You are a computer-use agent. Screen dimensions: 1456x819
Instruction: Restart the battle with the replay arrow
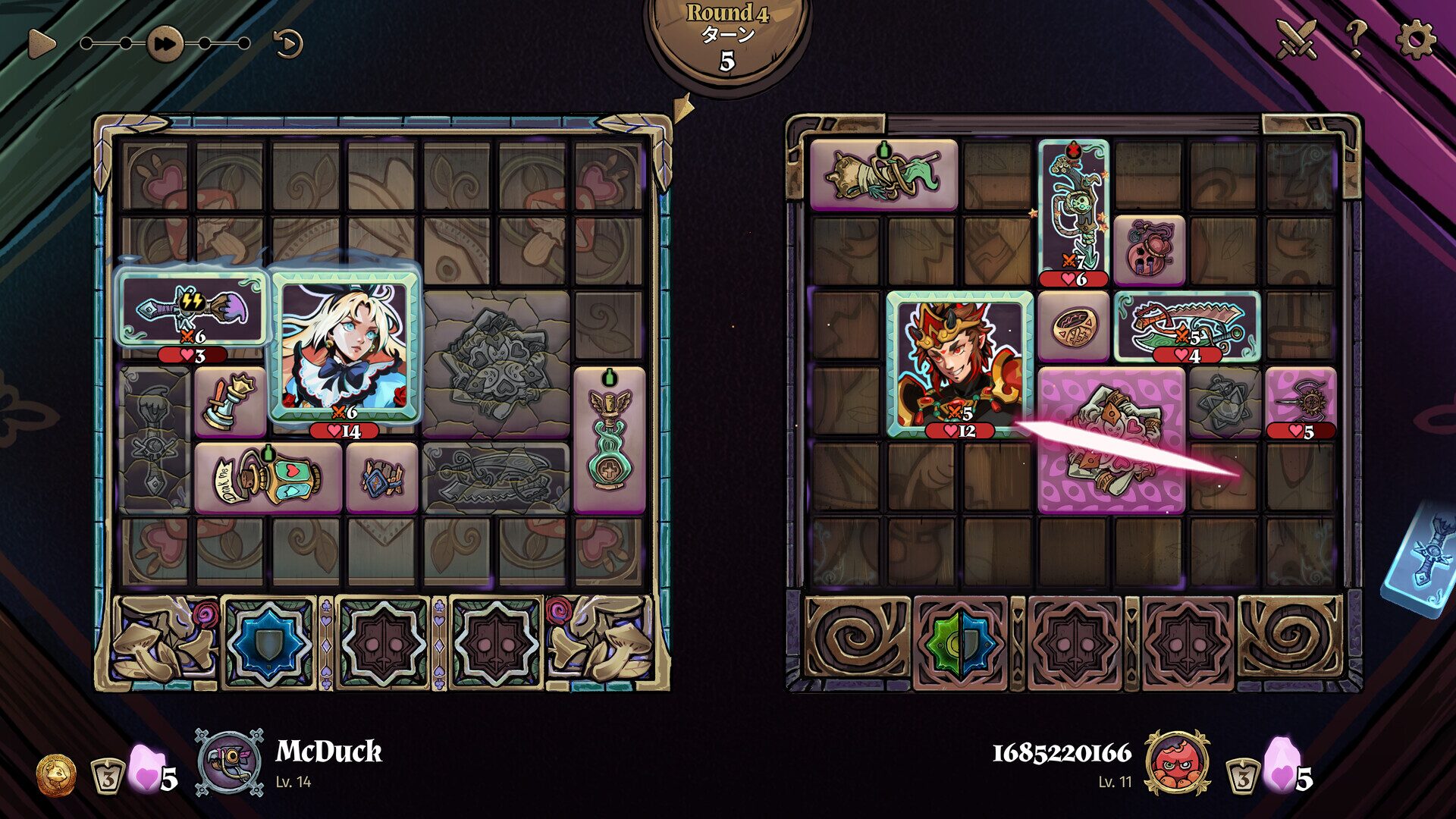coord(288,43)
